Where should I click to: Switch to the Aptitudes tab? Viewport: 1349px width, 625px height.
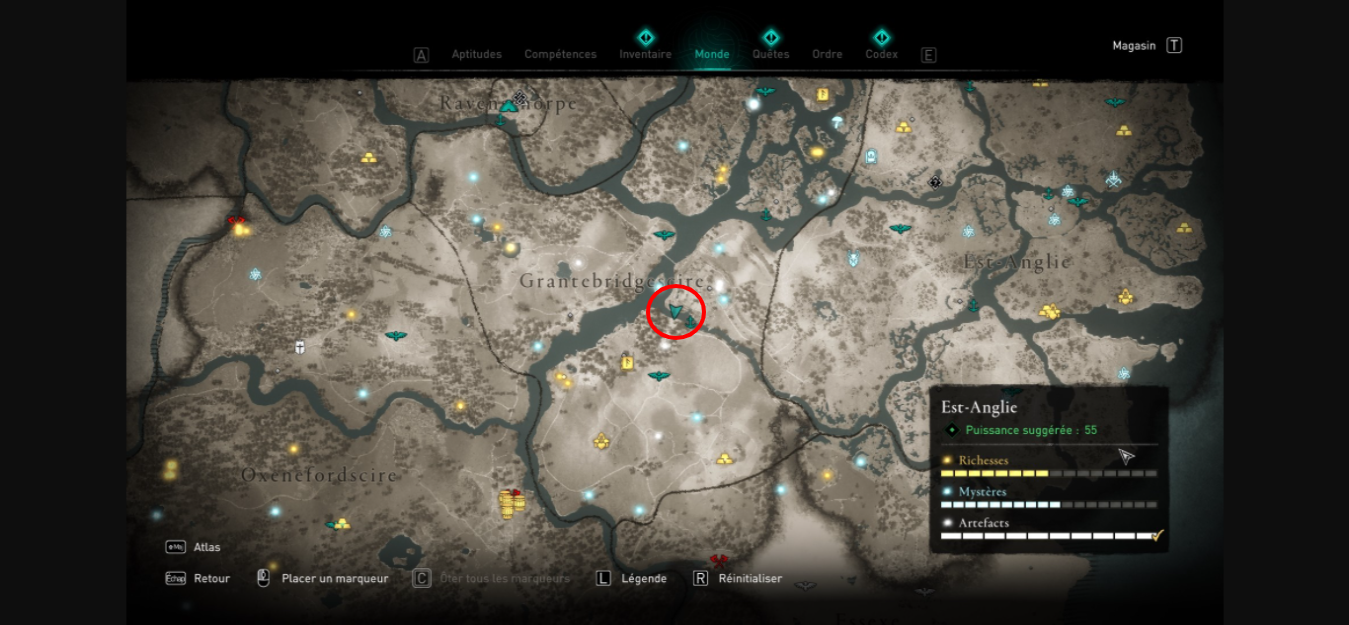pos(476,54)
